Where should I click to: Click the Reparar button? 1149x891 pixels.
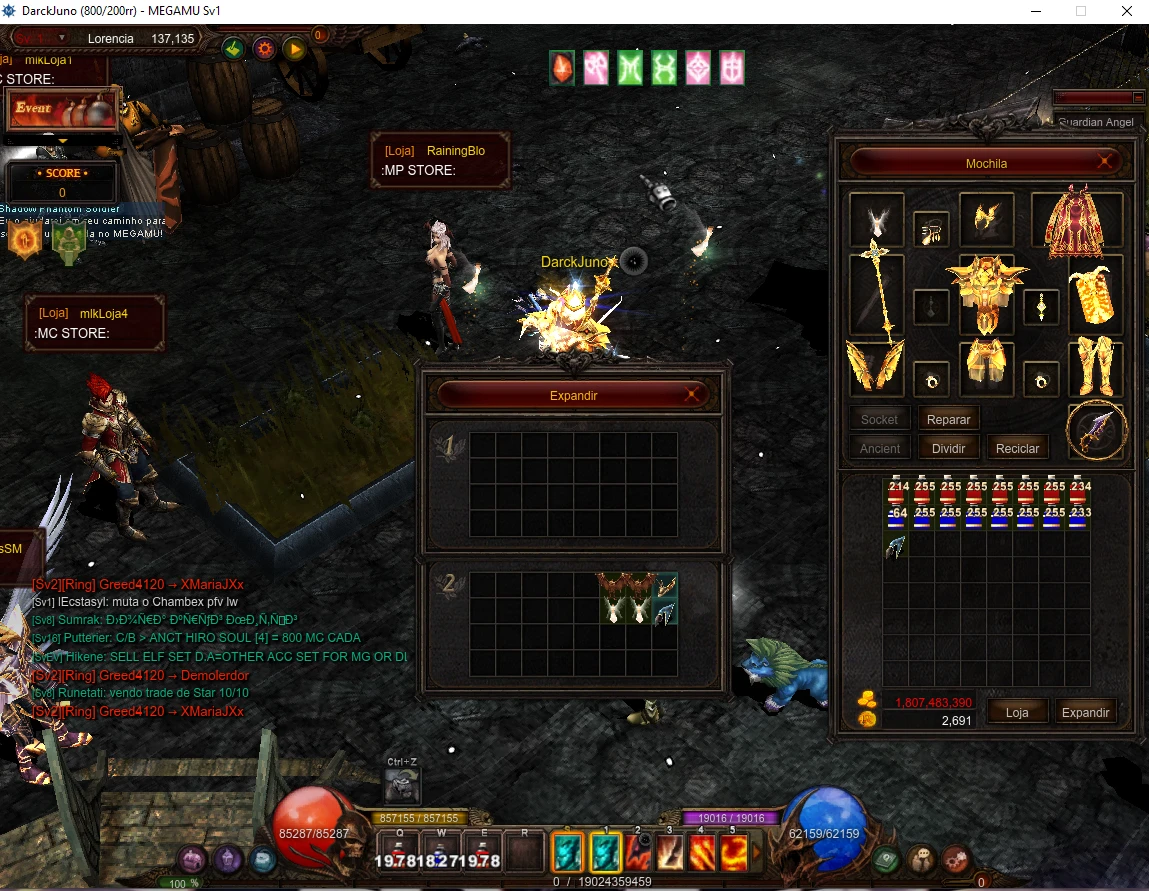[x=948, y=420]
